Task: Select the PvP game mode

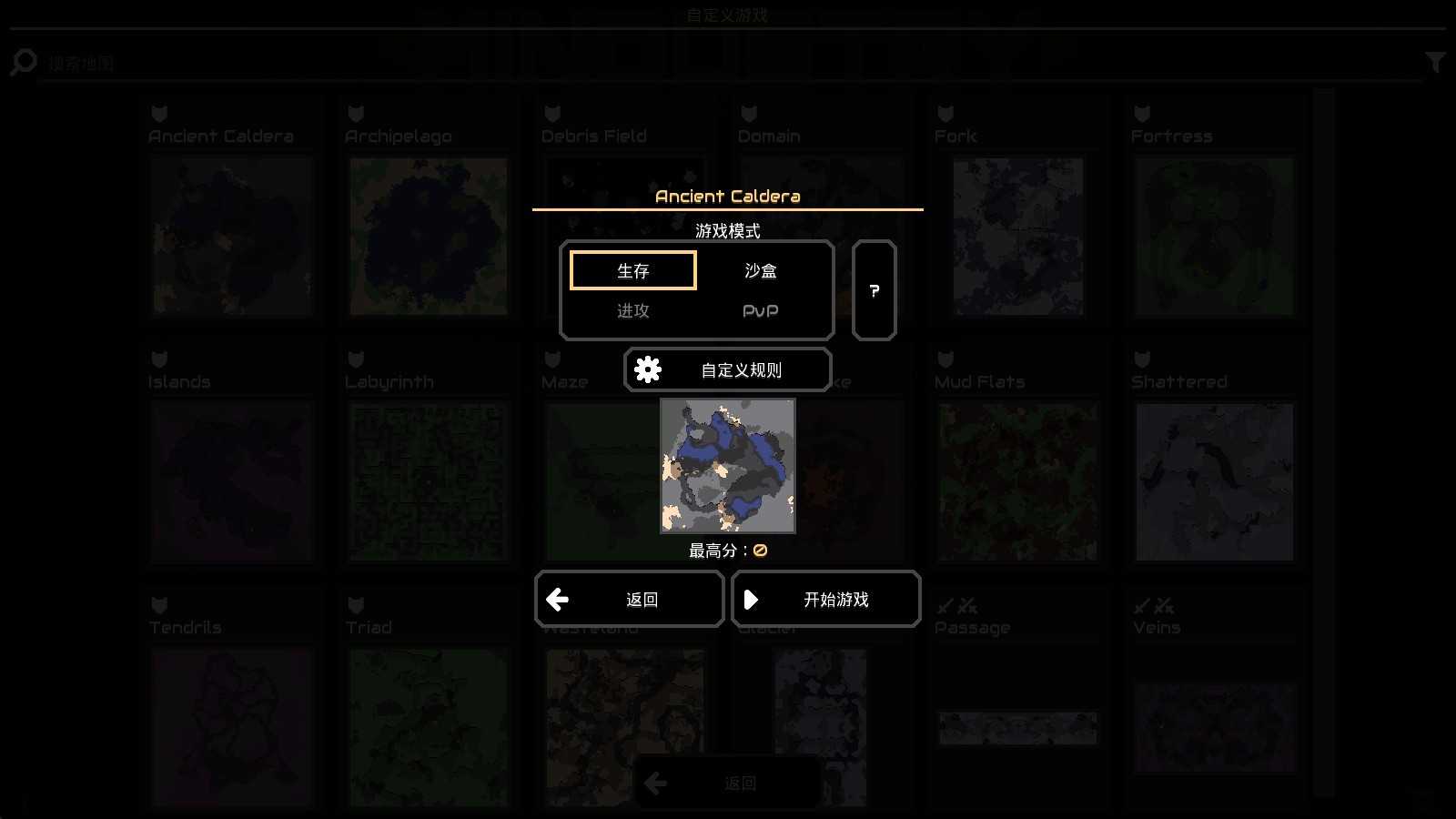Action: 761,310
